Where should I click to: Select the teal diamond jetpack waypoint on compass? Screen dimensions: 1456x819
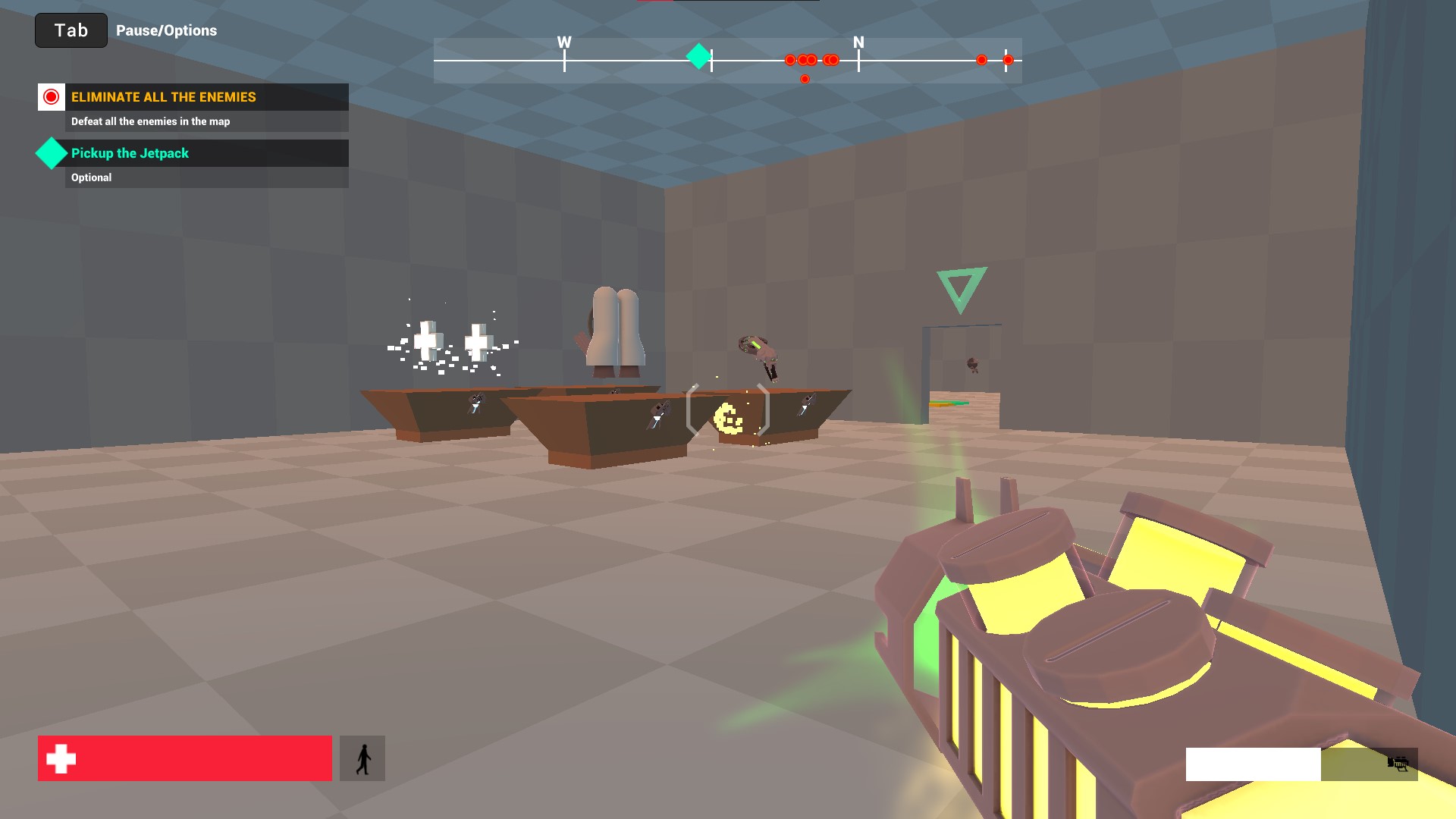[x=698, y=56]
